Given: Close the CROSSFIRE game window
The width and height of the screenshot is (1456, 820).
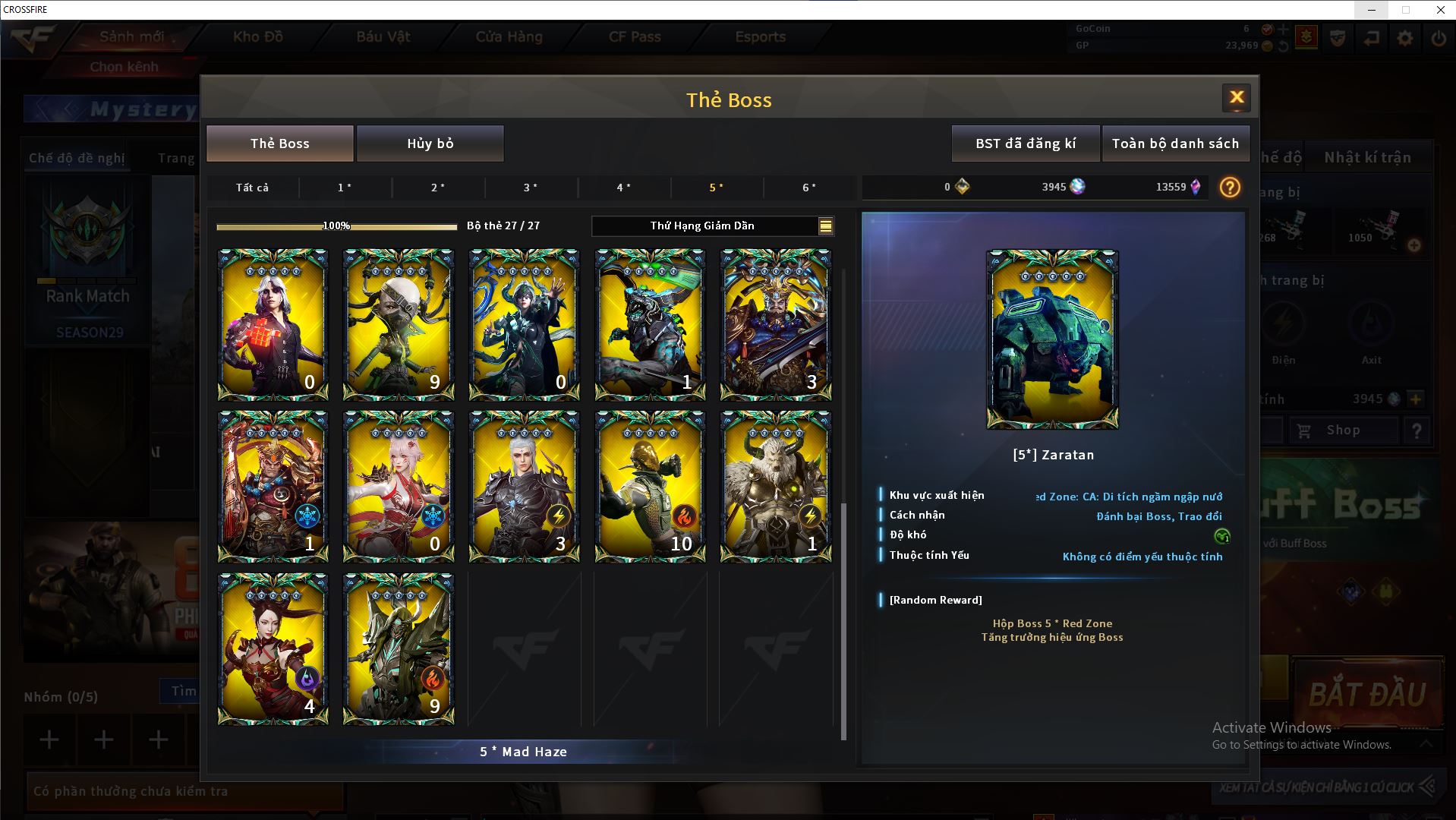Looking at the screenshot, I should [1440, 10].
